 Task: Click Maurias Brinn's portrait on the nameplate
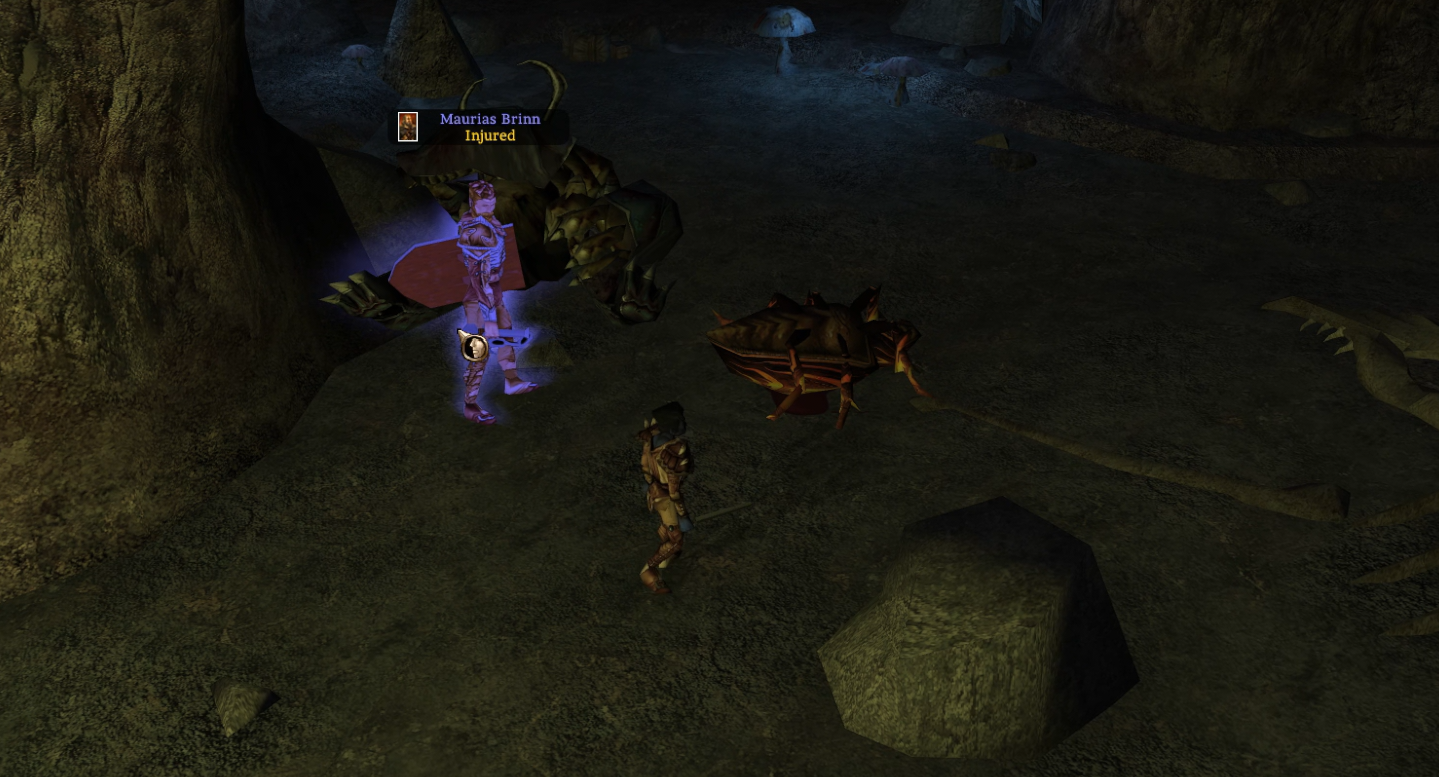pos(408,127)
